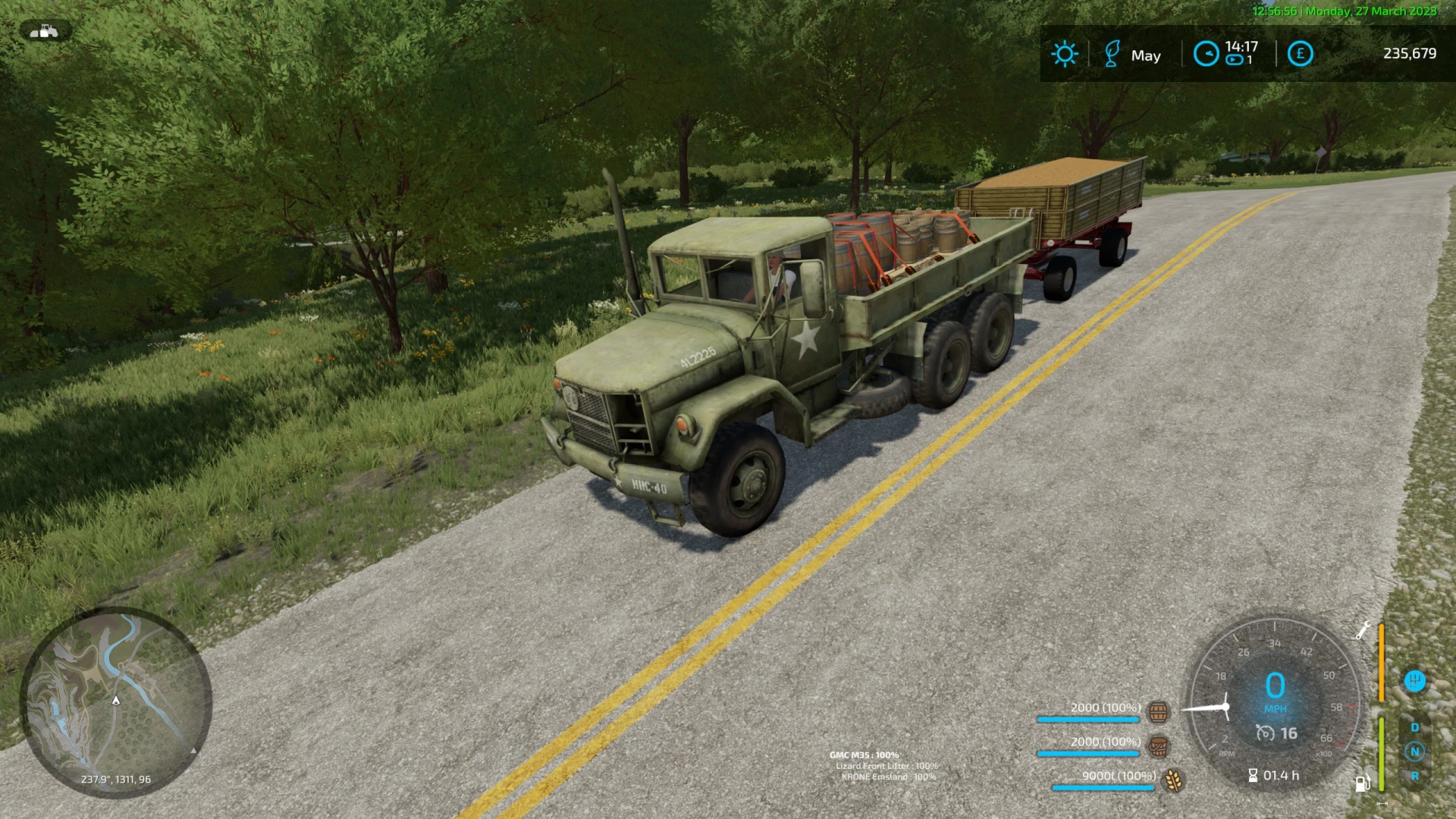Switch to Reverse using the R indicator

point(1415,776)
